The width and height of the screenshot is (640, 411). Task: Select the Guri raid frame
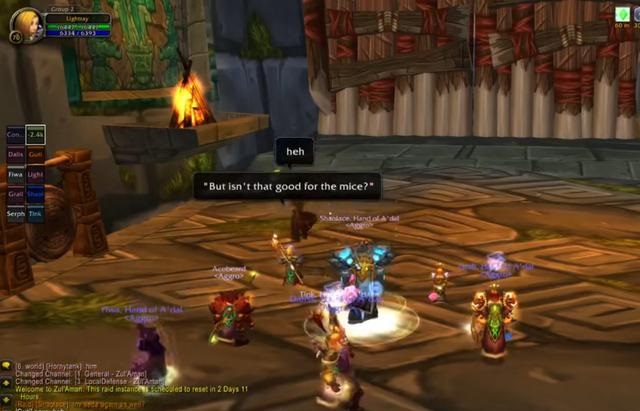[x=35, y=154]
